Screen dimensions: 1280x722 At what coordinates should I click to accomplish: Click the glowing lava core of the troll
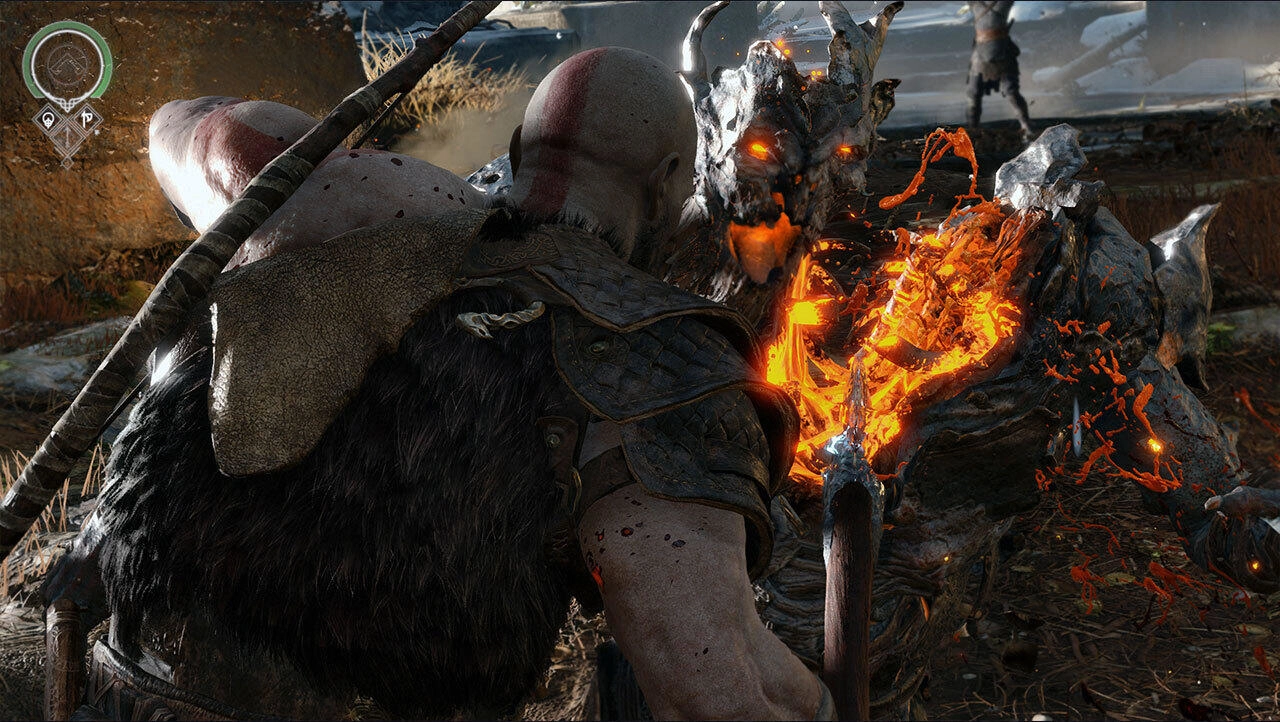pyautogui.click(x=920, y=320)
